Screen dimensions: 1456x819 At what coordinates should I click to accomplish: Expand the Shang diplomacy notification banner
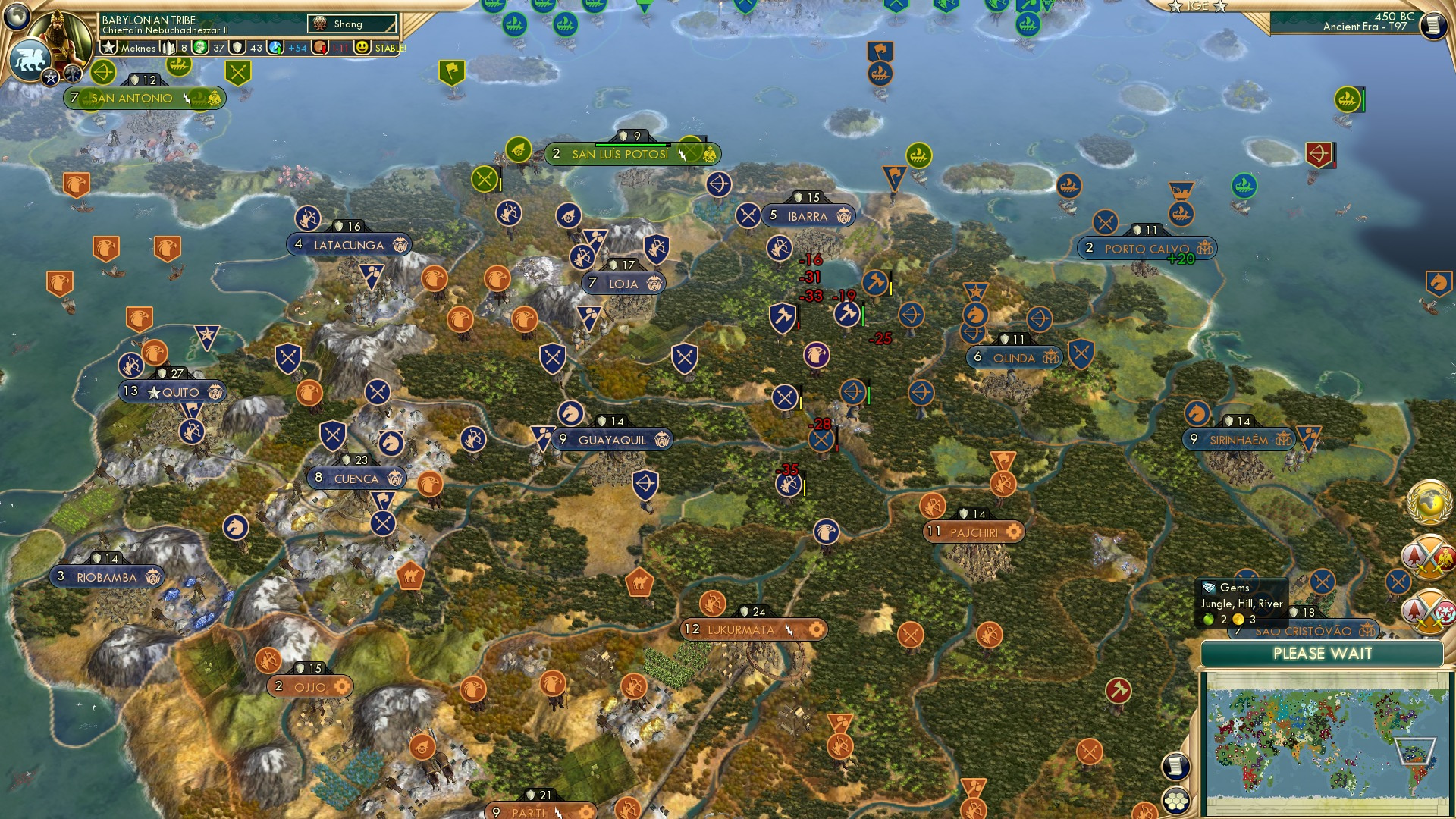point(353,24)
